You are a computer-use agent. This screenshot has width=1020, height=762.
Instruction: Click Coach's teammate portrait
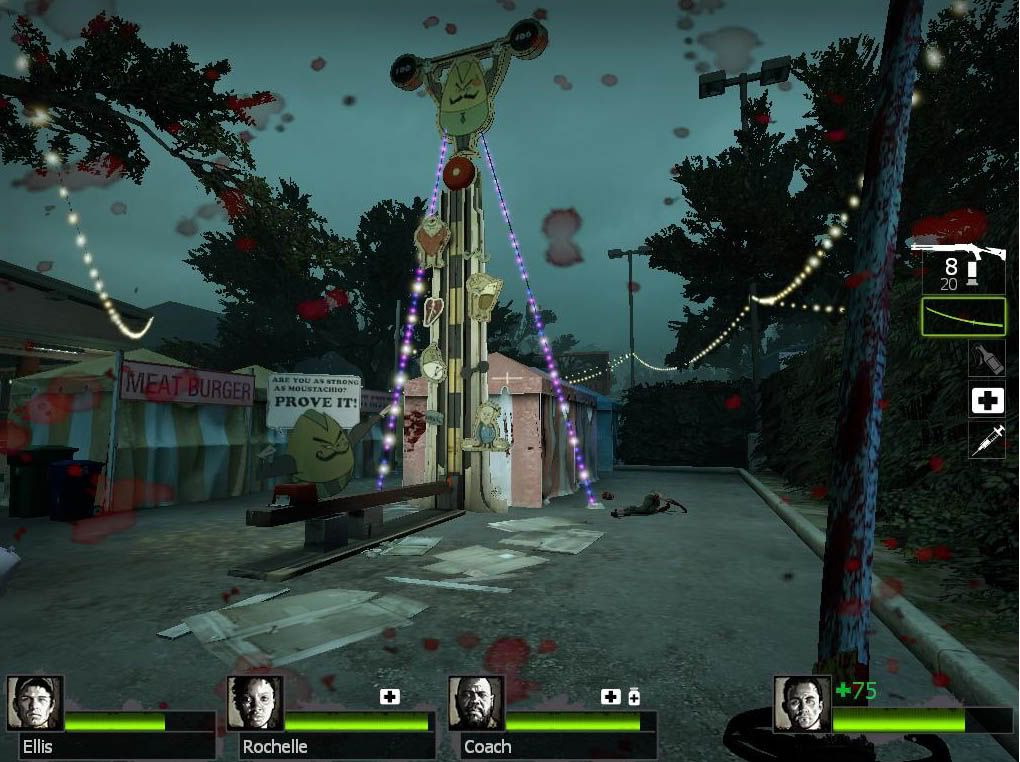[476, 703]
